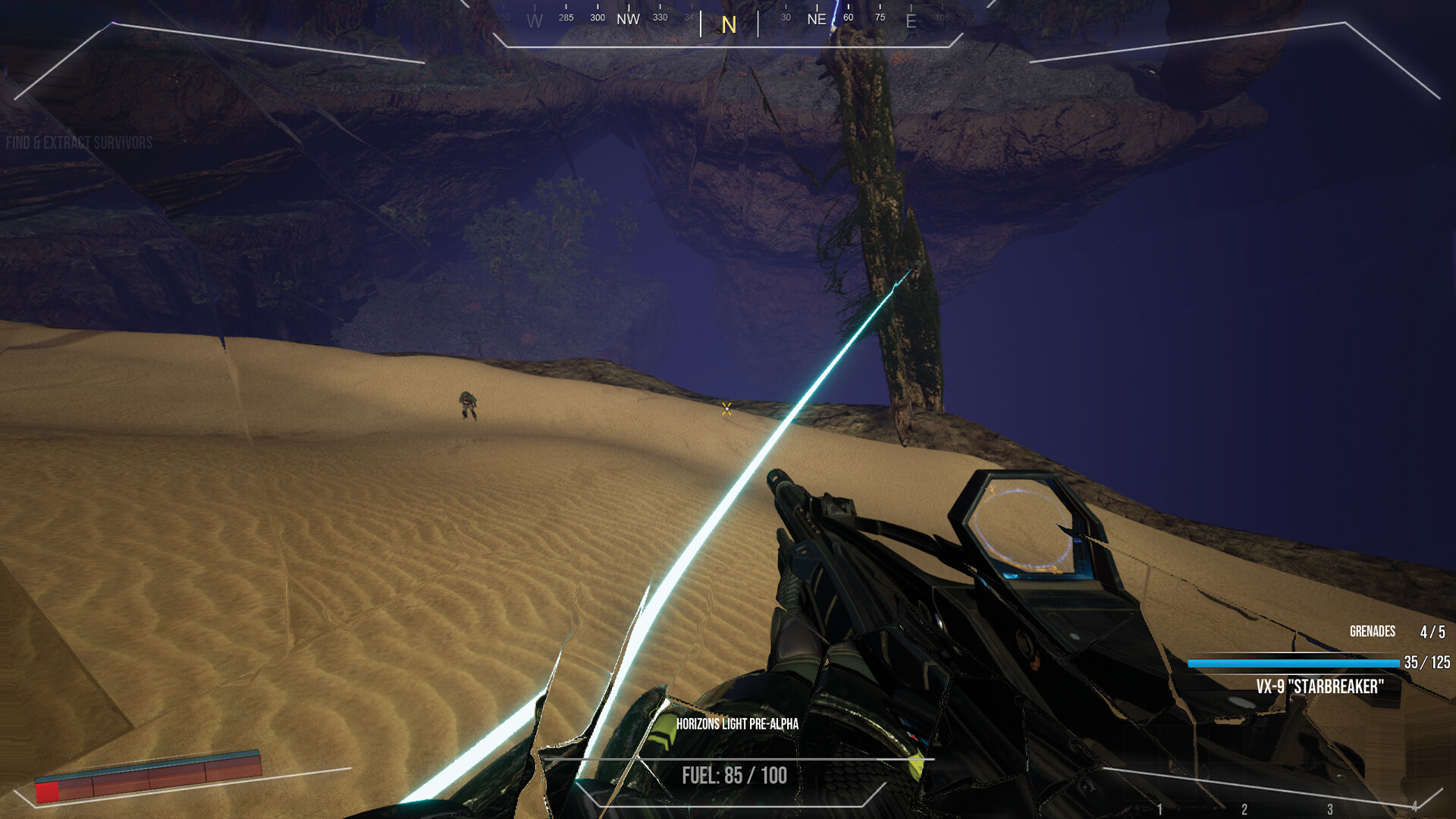Click the NE heading on the compass

(x=817, y=19)
